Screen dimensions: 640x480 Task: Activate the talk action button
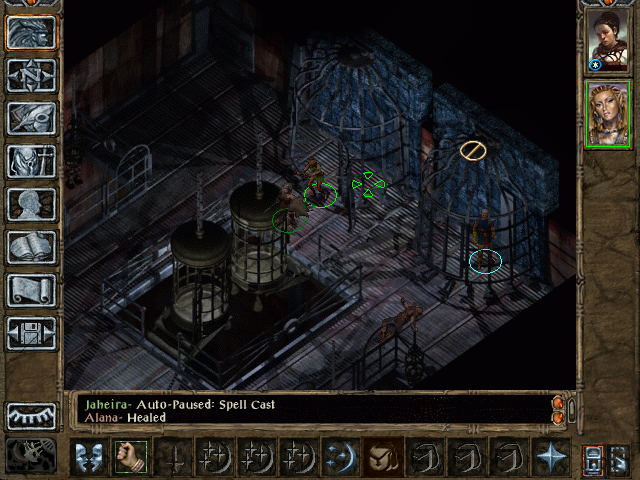click(x=87, y=457)
